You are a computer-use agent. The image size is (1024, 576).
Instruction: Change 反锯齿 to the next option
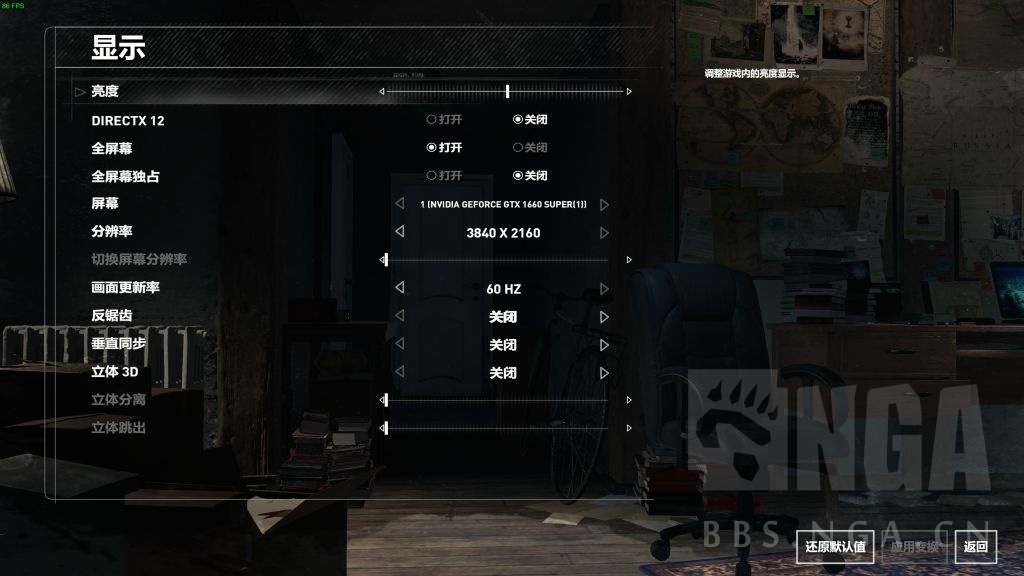tap(604, 316)
